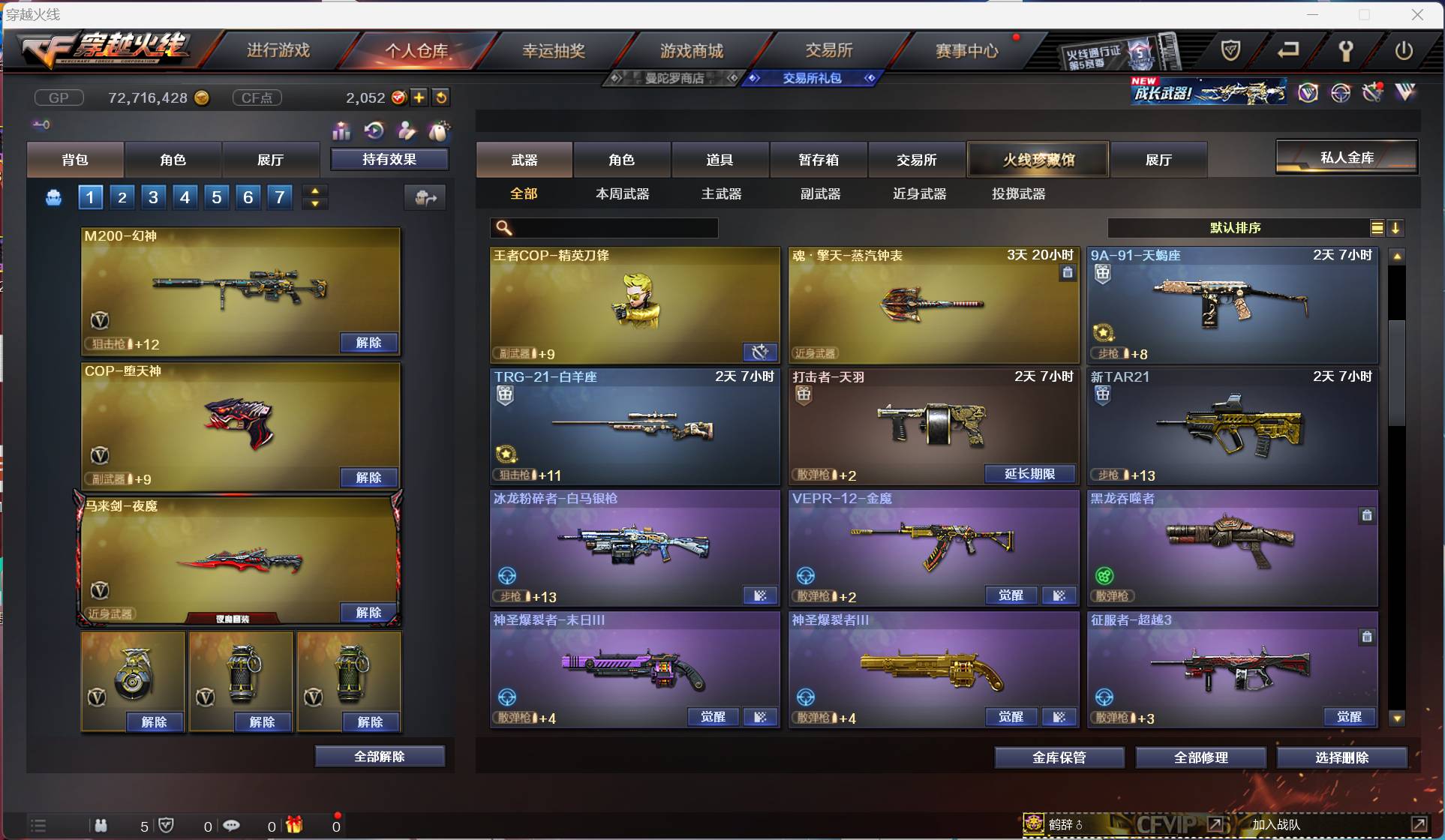This screenshot has height=840, width=1445.
Task: Click the descending sort arrow beside 默认排序
Action: coord(1397,228)
